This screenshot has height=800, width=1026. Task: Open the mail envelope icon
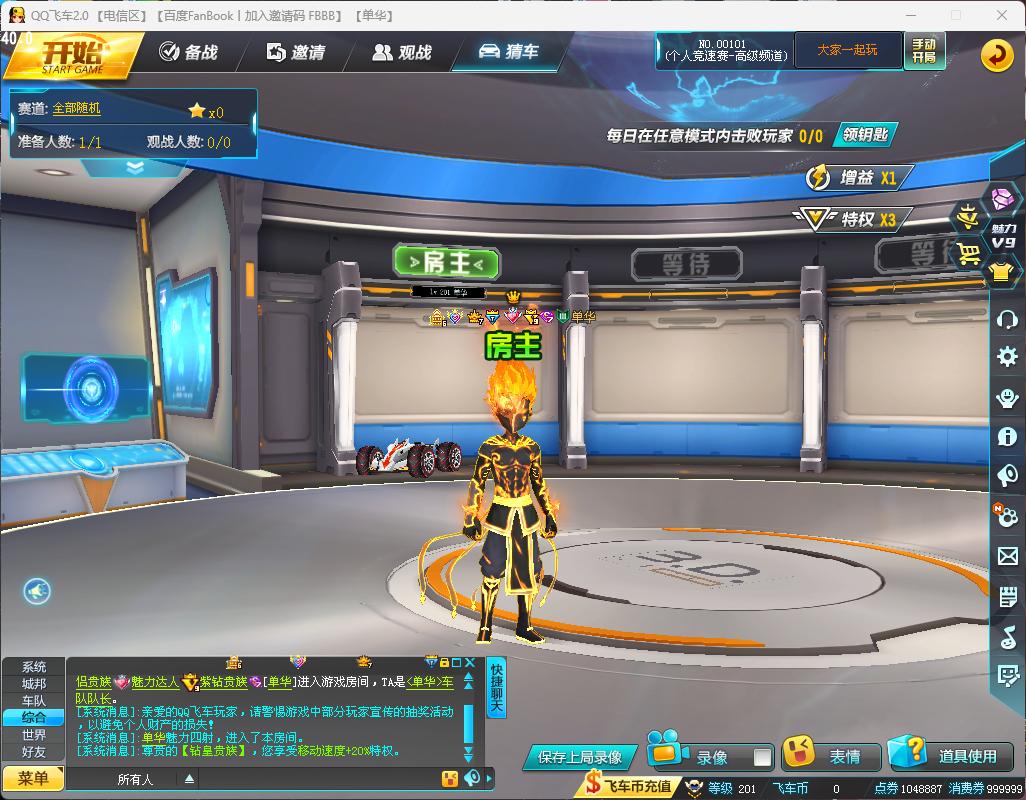click(x=1007, y=557)
